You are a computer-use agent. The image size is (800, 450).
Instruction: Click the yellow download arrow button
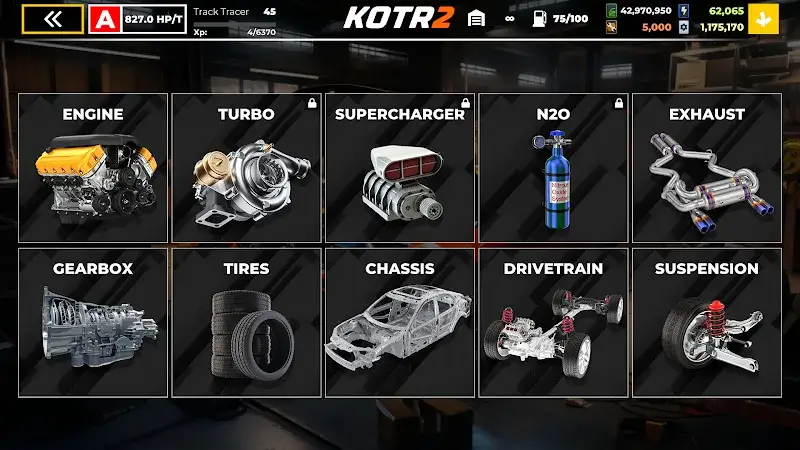coord(765,19)
